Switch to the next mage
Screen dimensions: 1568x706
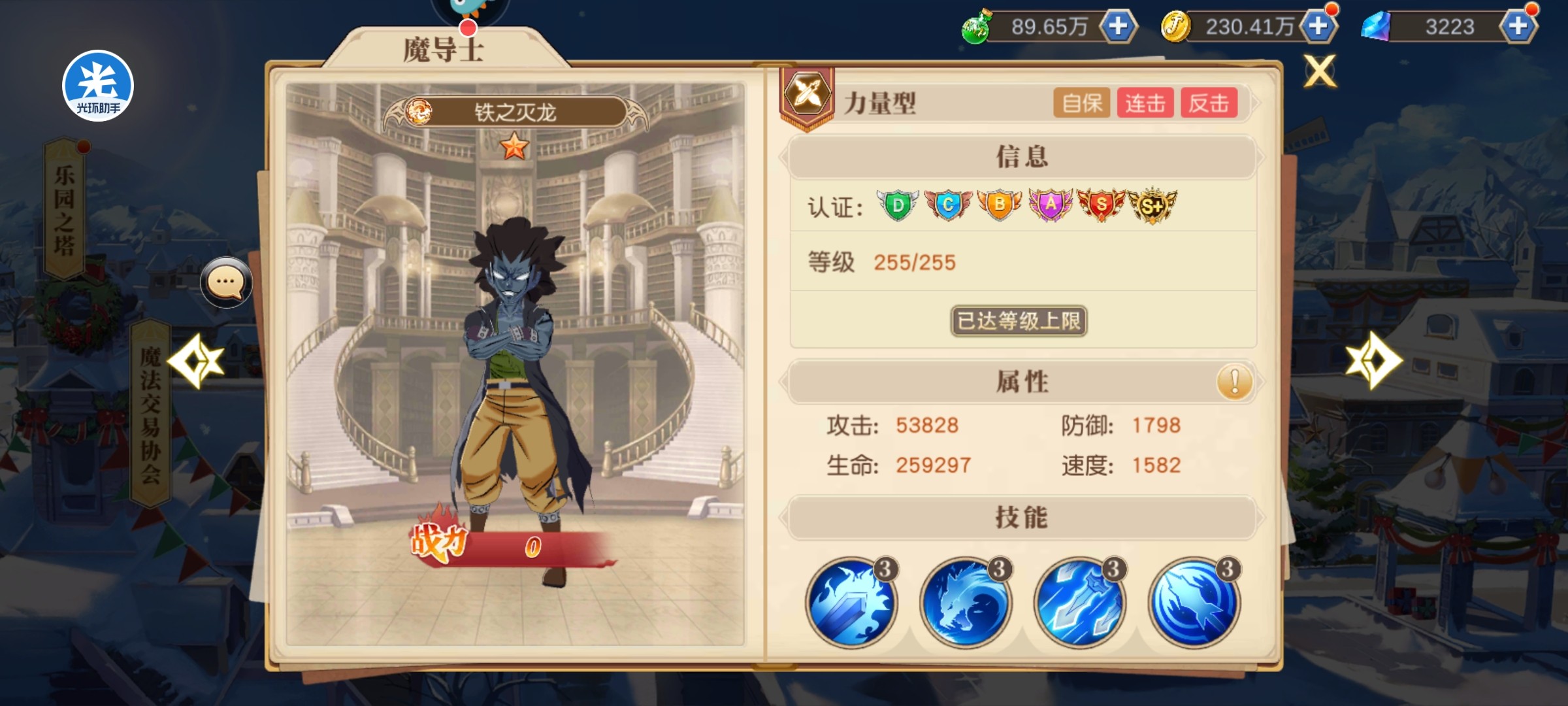pyautogui.click(x=1373, y=361)
